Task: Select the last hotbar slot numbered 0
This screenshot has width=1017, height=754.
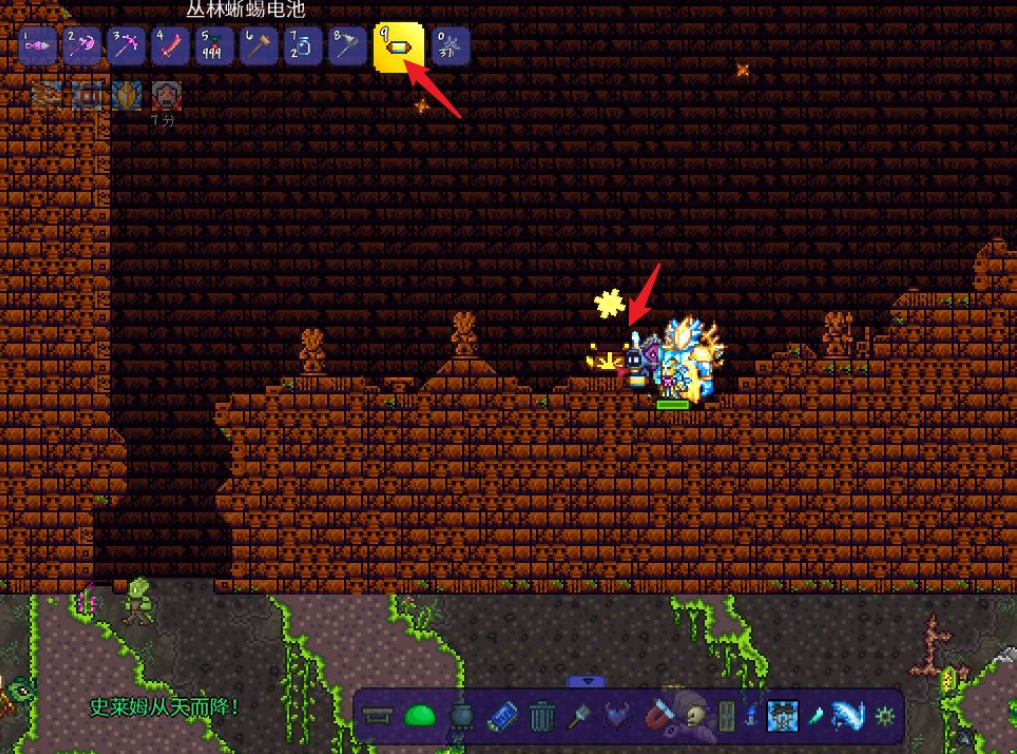Action: (x=449, y=46)
